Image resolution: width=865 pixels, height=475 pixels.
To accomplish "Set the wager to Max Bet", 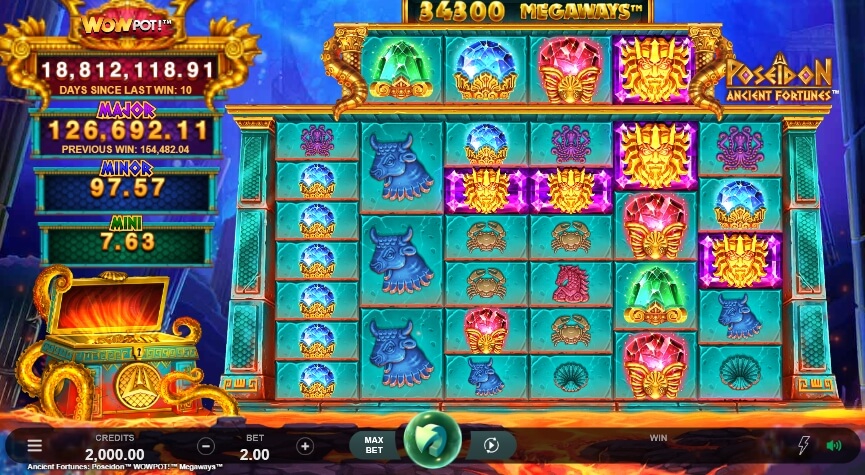I will pos(374,445).
